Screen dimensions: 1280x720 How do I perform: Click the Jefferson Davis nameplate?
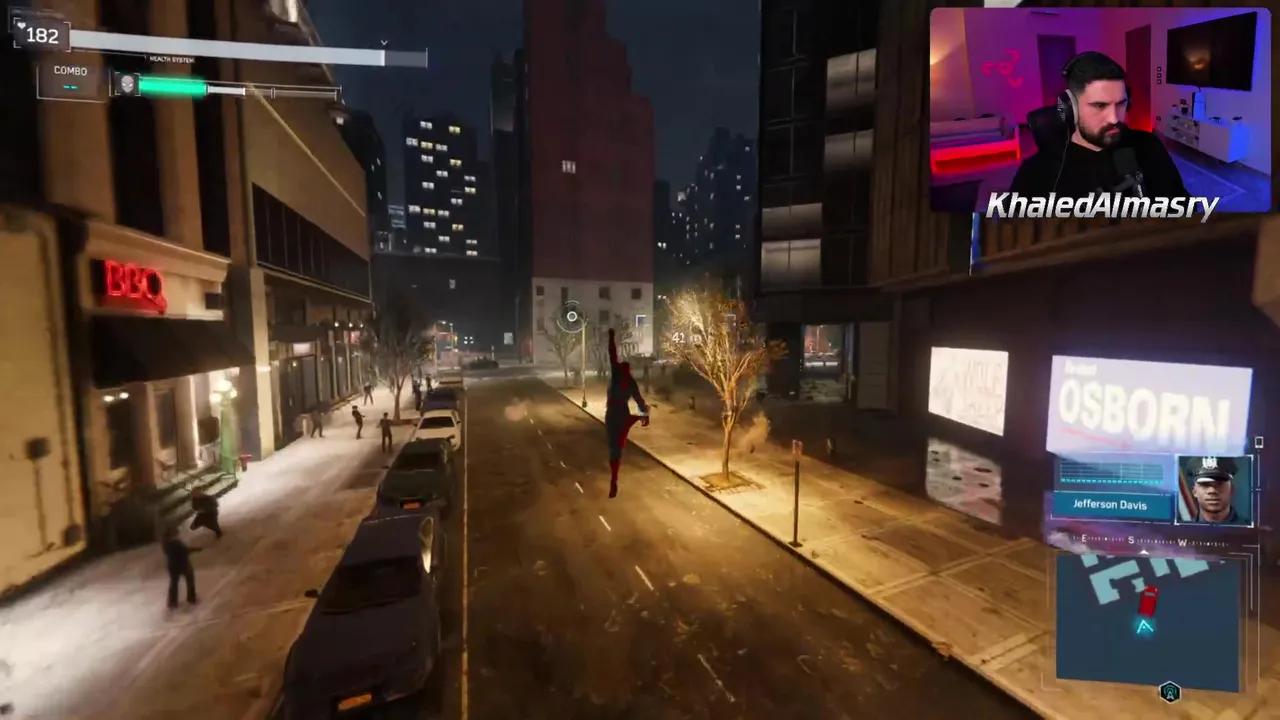pyautogui.click(x=1110, y=504)
